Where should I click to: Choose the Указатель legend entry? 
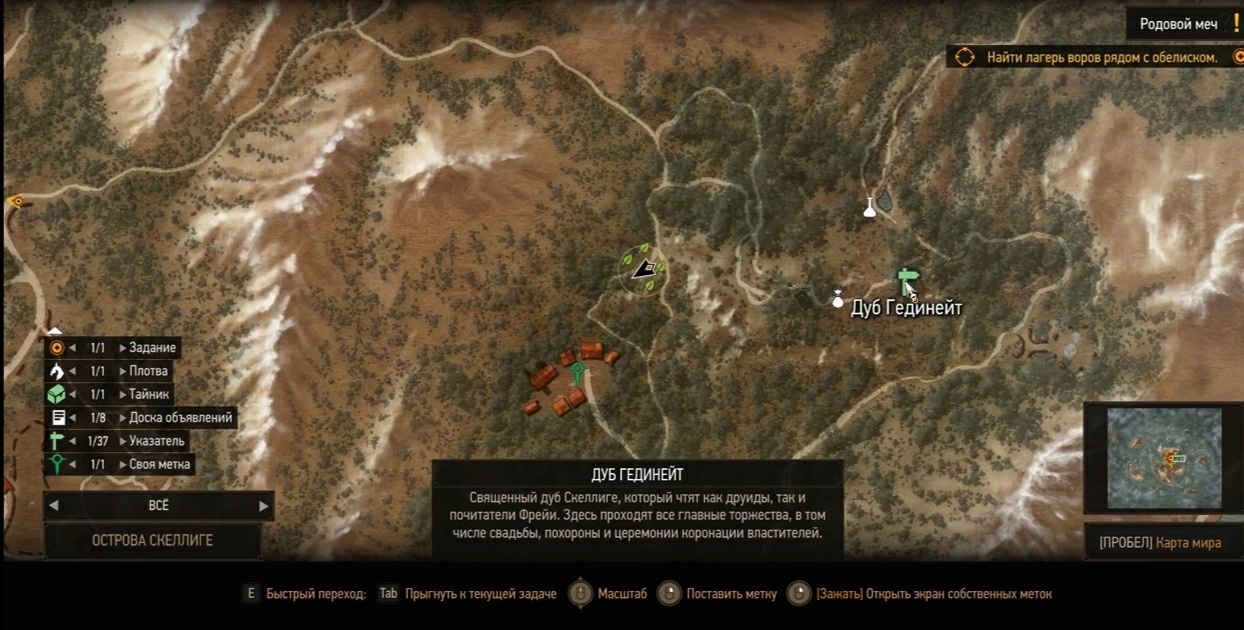(156, 441)
